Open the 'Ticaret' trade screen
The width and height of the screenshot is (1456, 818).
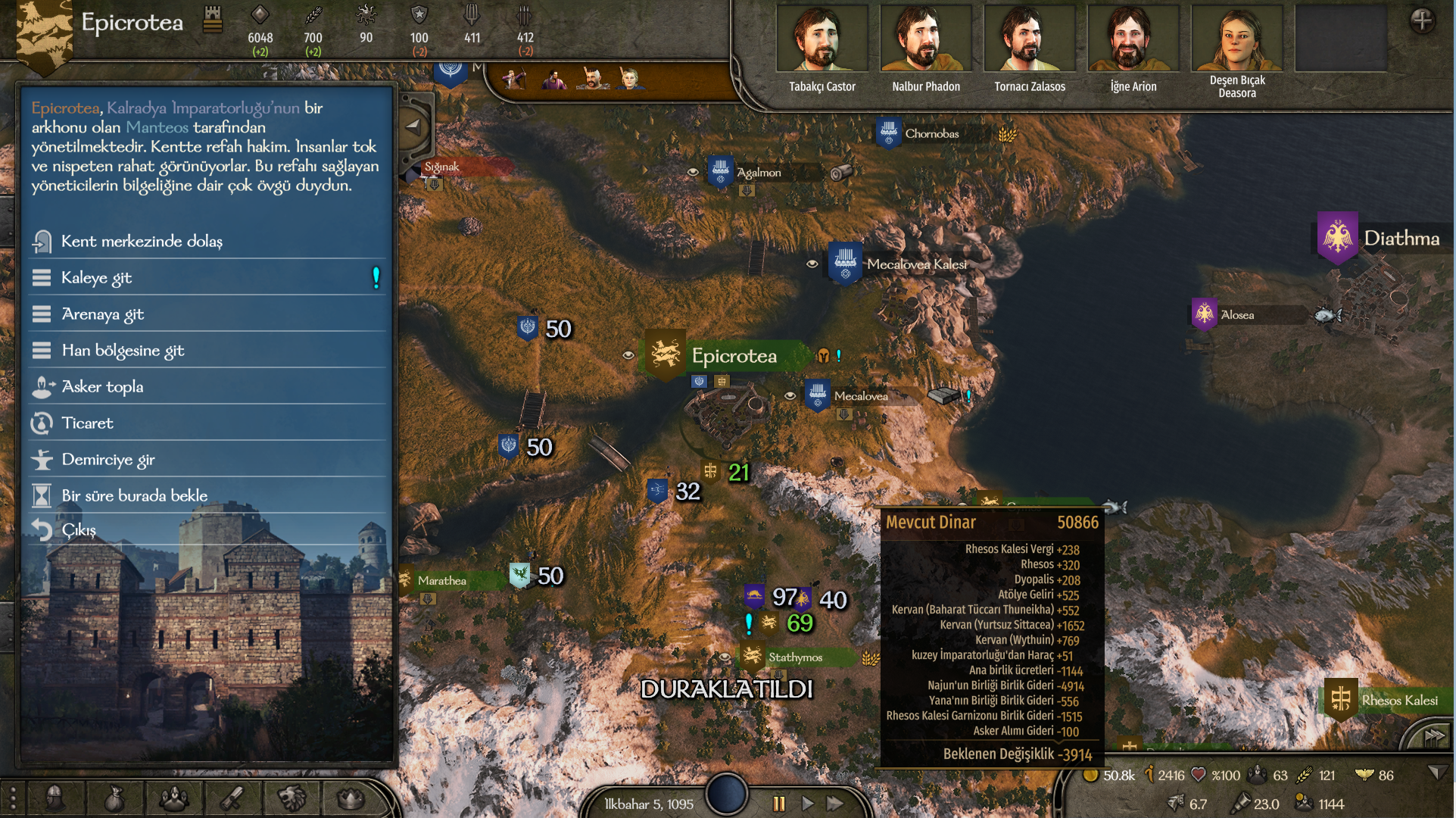[x=87, y=423]
